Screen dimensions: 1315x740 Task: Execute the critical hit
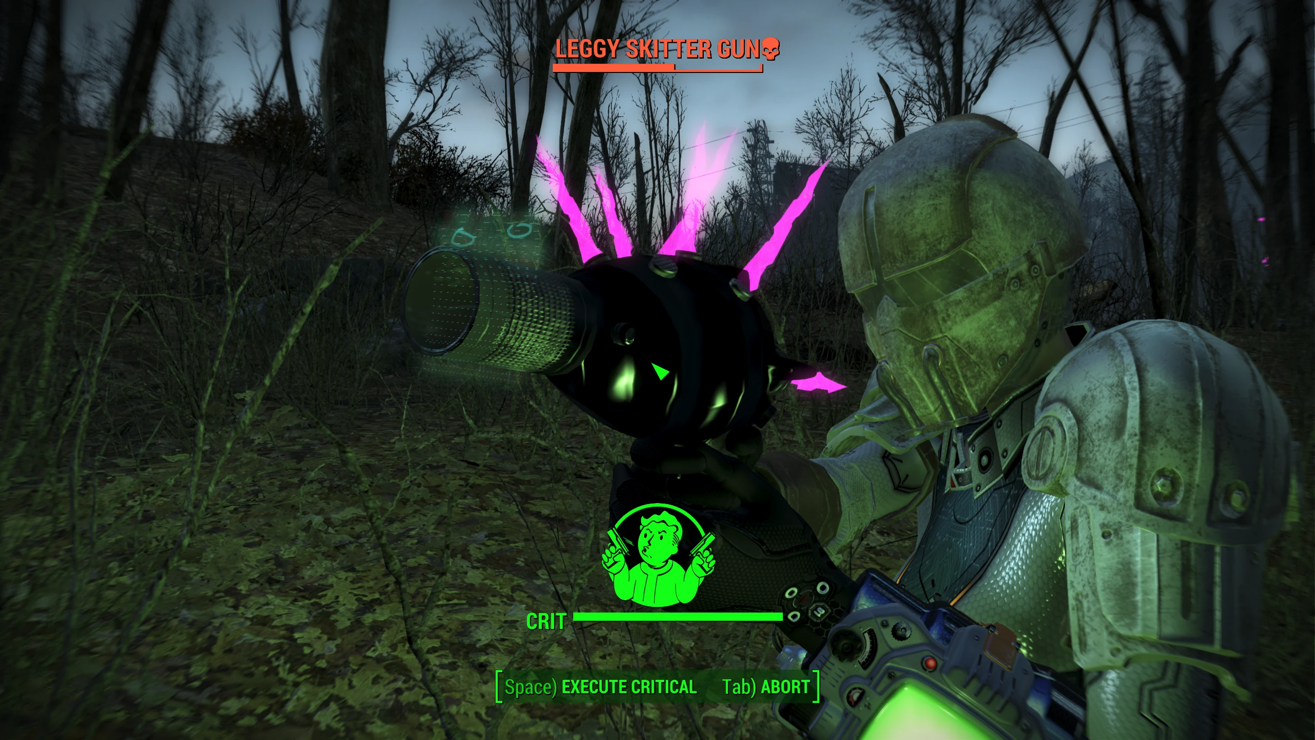(601, 687)
